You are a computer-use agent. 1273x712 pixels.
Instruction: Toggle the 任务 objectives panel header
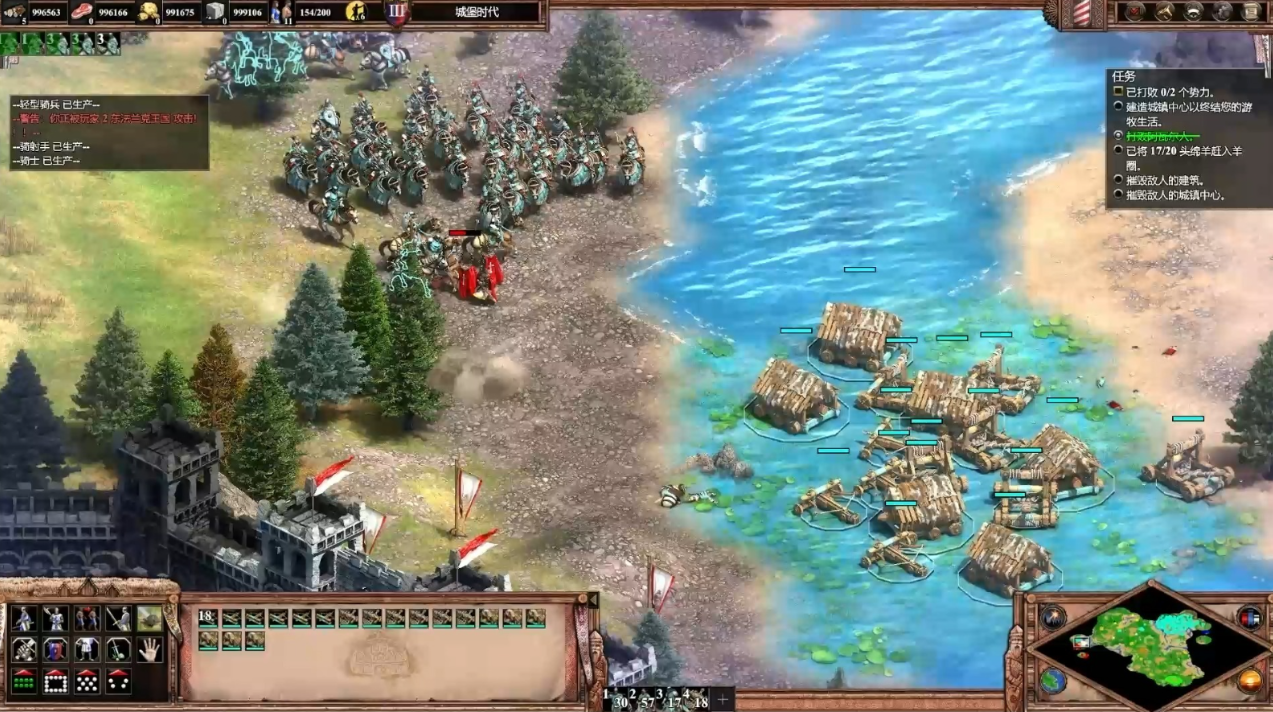pyautogui.click(x=1124, y=76)
